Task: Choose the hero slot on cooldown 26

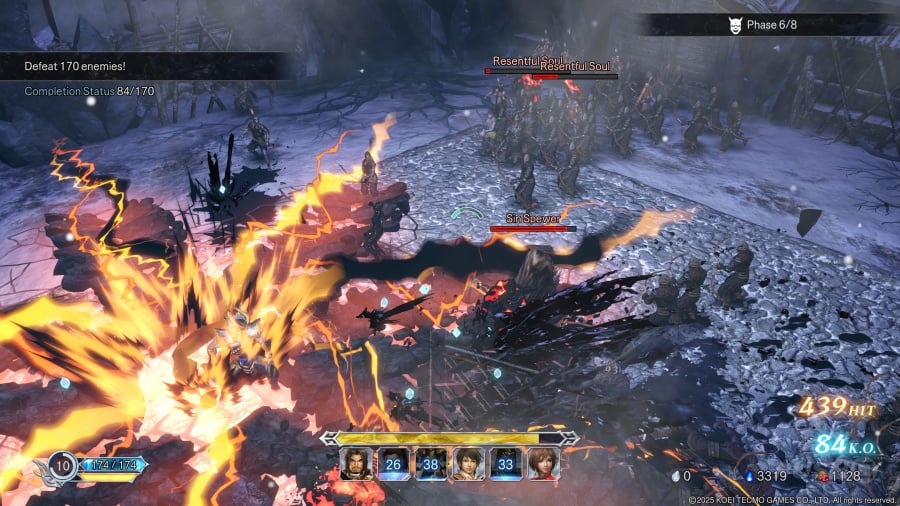Action: [392, 464]
